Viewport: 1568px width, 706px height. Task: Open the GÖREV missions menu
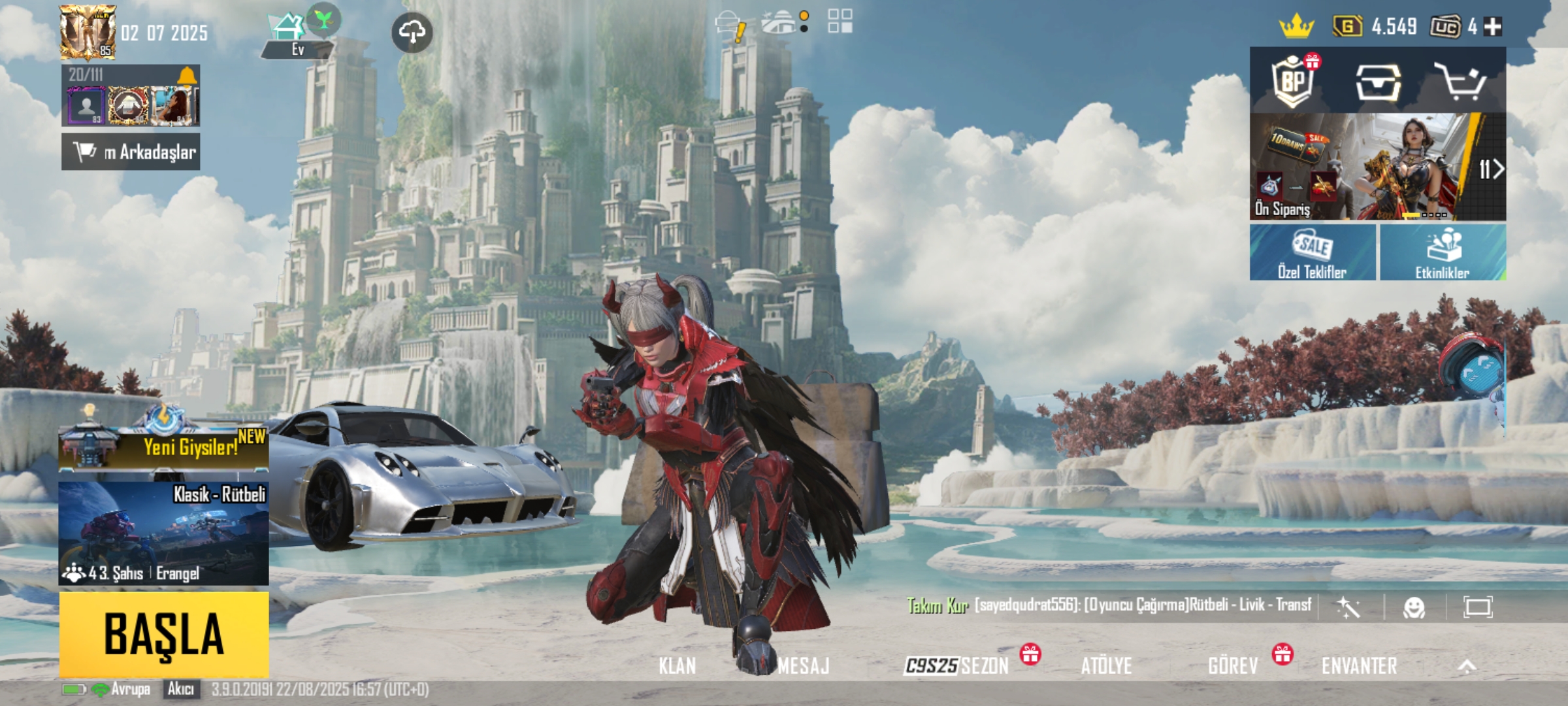pos(1233,666)
